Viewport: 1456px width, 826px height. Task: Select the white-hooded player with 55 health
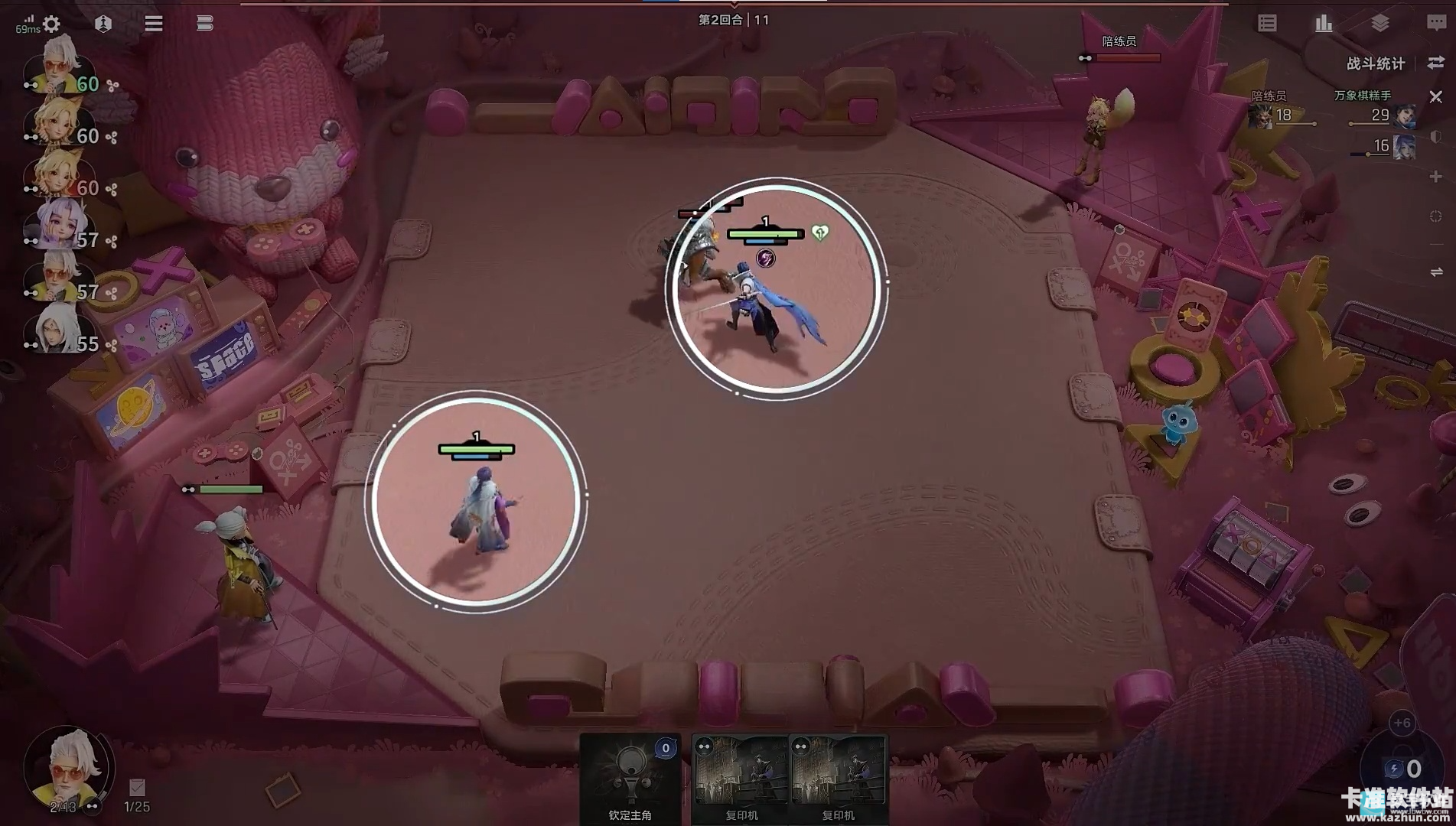pos(55,329)
